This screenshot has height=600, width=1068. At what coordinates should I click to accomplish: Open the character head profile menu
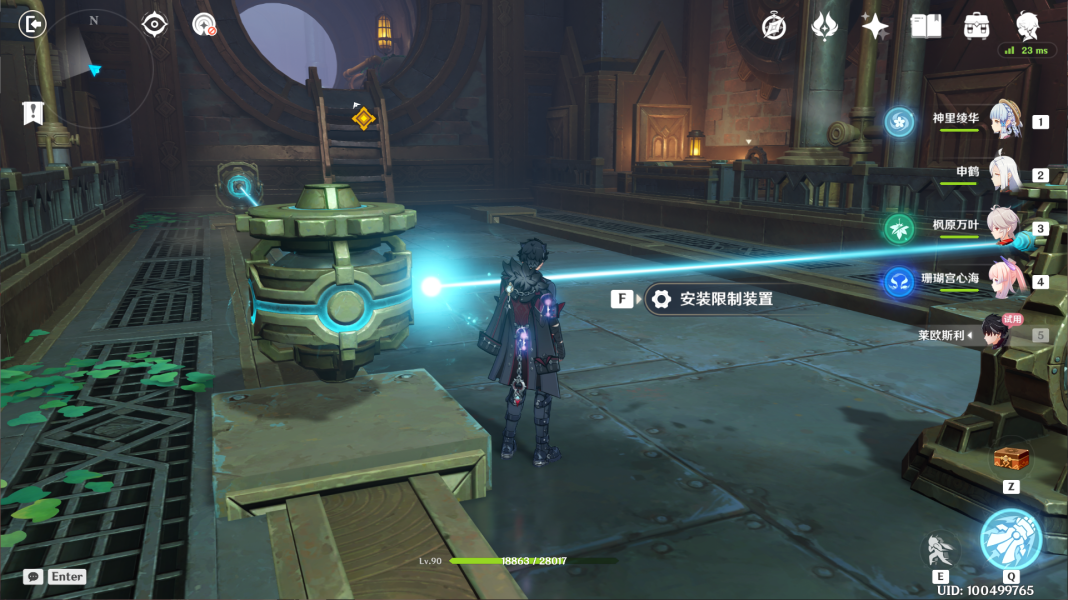1027,25
